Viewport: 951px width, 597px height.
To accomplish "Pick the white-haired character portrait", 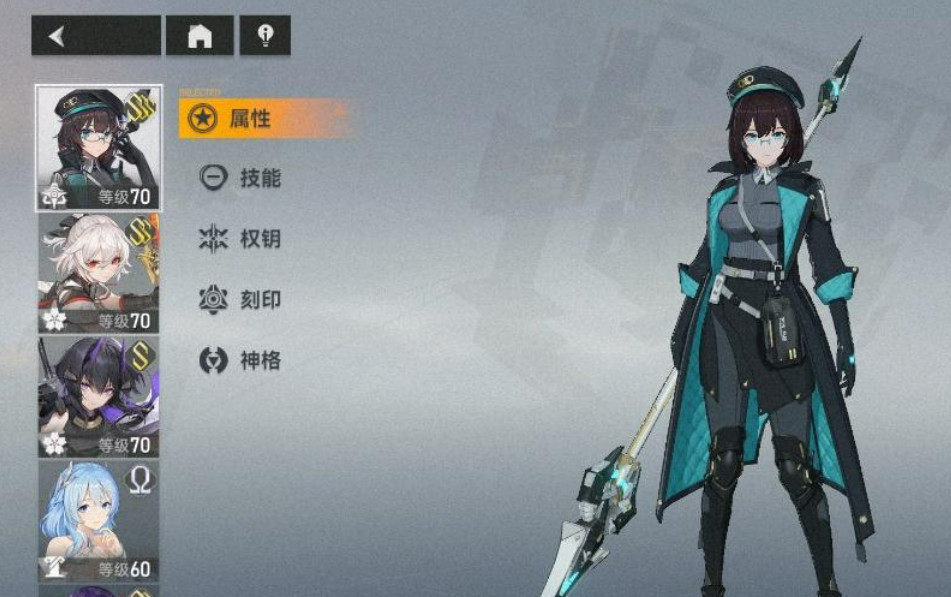I will (x=98, y=272).
